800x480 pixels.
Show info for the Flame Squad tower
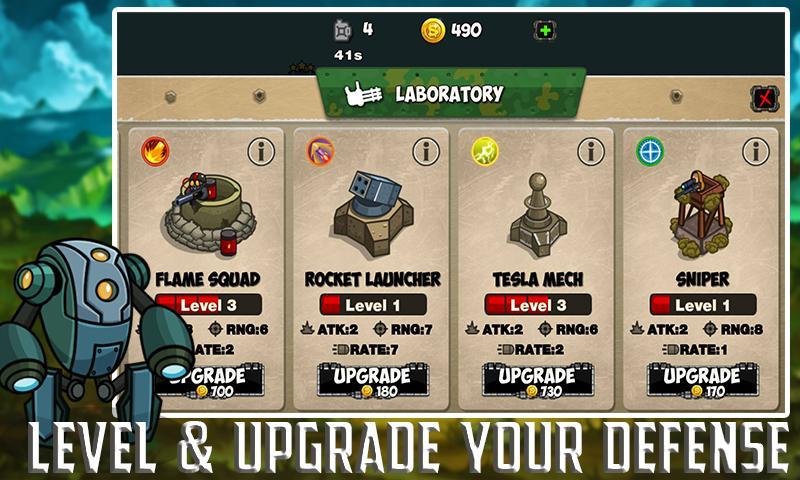pyautogui.click(x=261, y=152)
